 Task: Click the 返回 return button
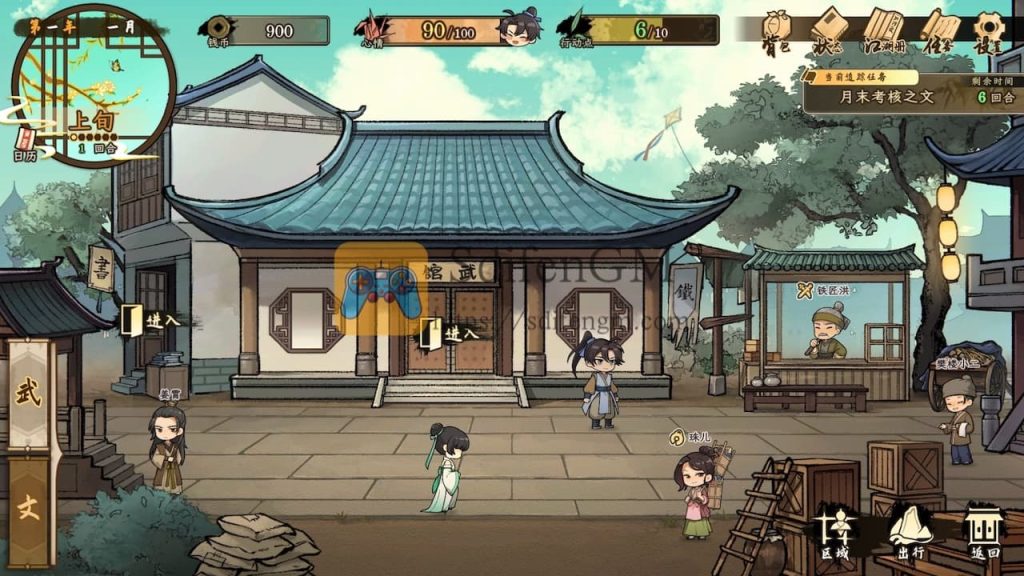click(x=985, y=530)
